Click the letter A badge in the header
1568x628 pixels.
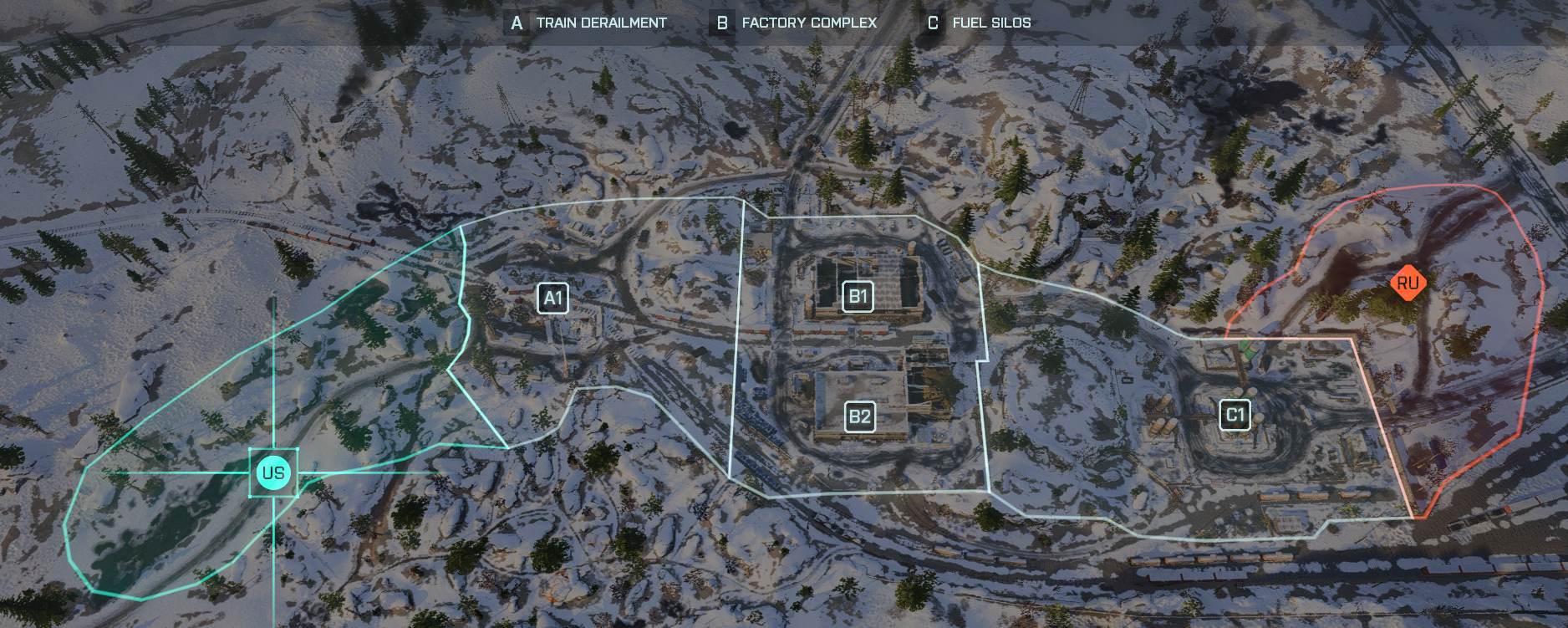point(517,23)
